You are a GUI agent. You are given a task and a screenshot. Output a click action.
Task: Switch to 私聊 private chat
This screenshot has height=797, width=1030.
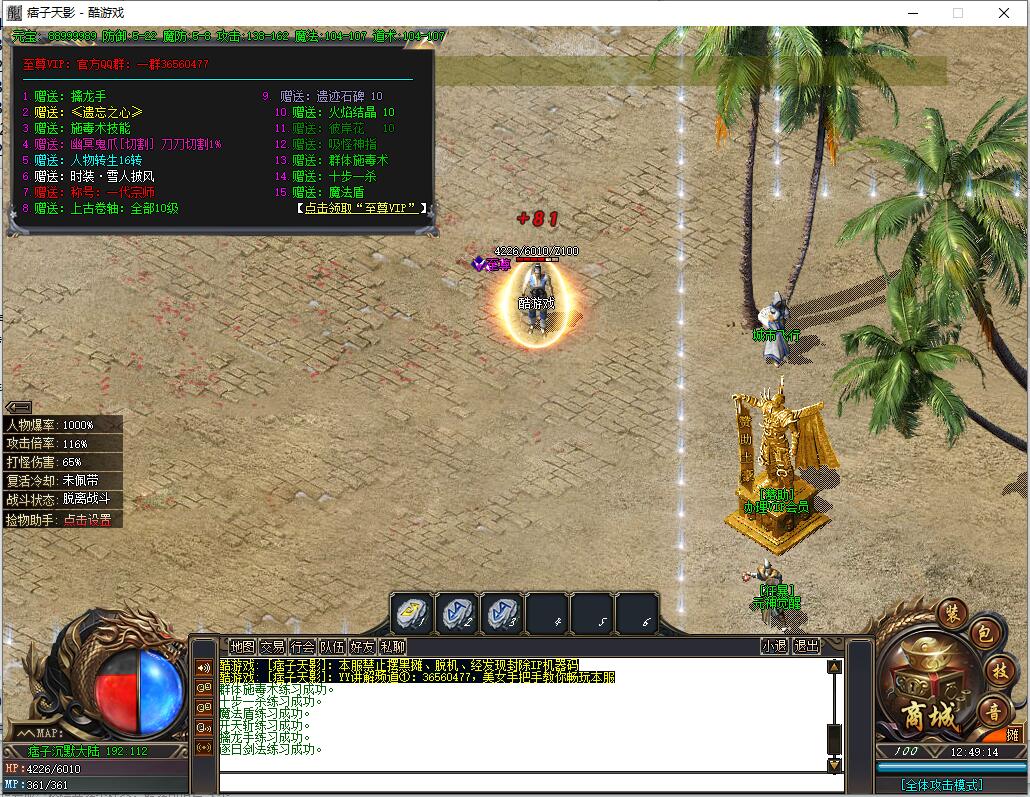pyautogui.click(x=393, y=647)
